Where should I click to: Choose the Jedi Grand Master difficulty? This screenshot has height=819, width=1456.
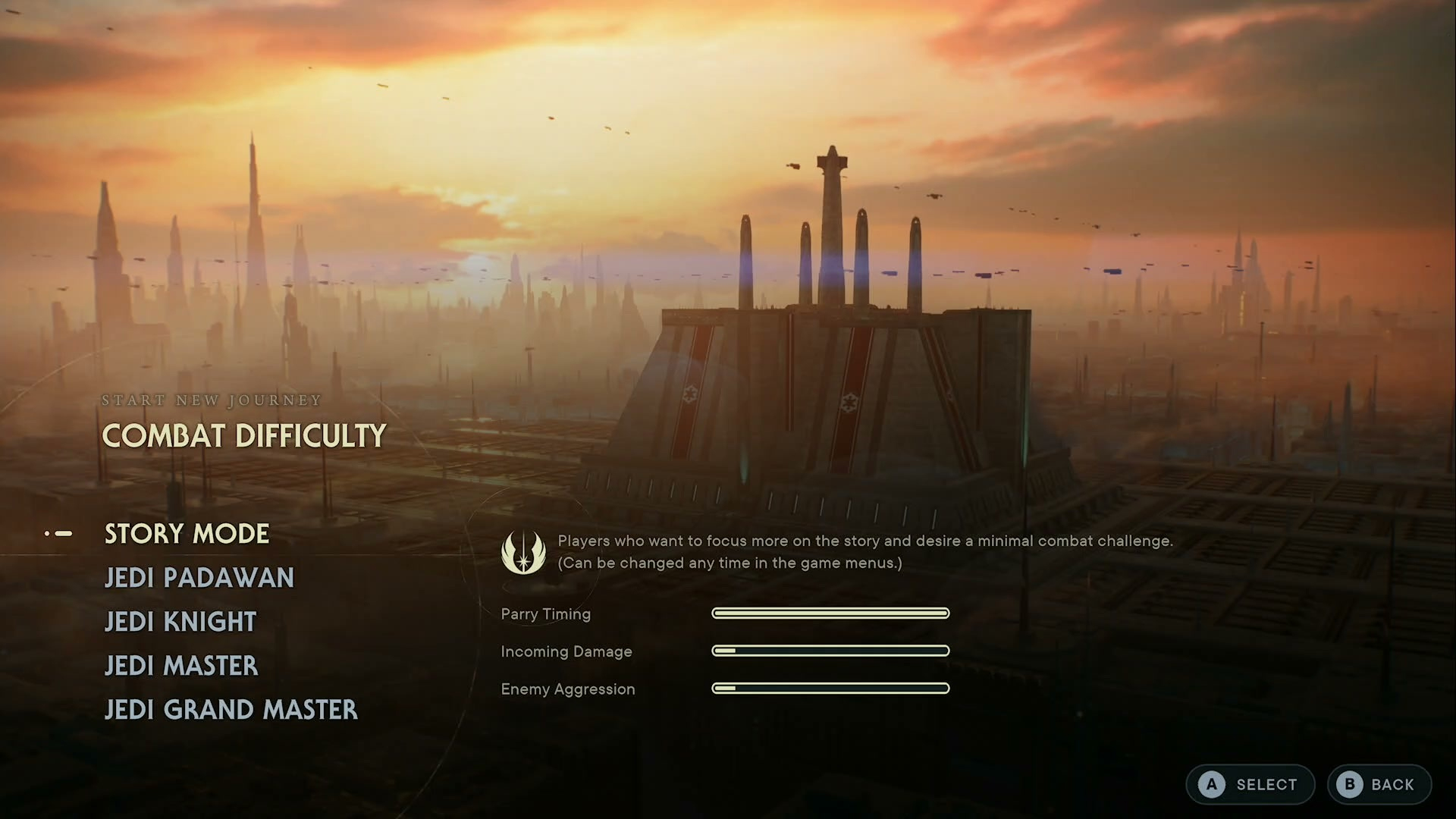(x=231, y=710)
